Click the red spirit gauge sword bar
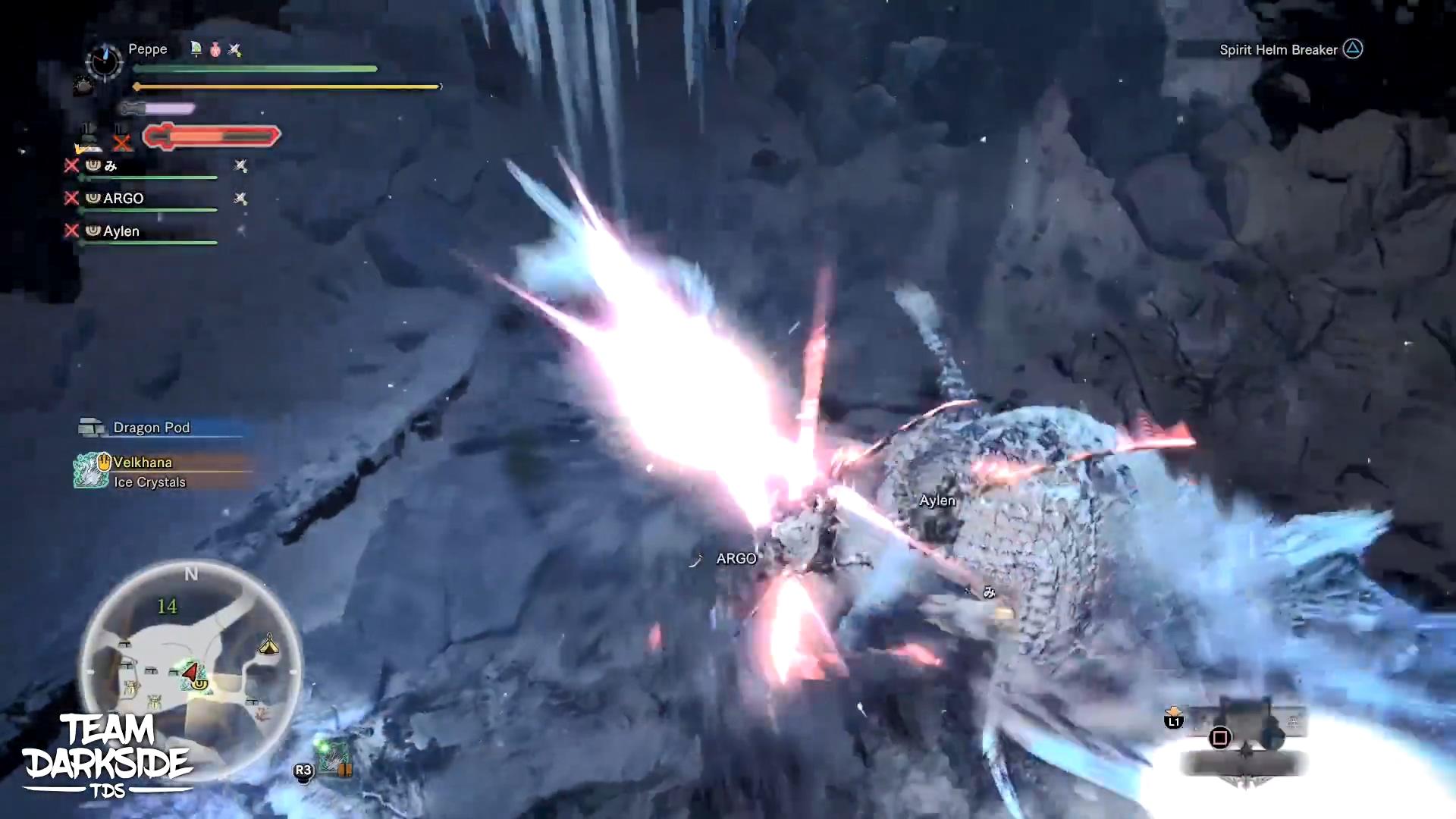 tap(212, 136)
